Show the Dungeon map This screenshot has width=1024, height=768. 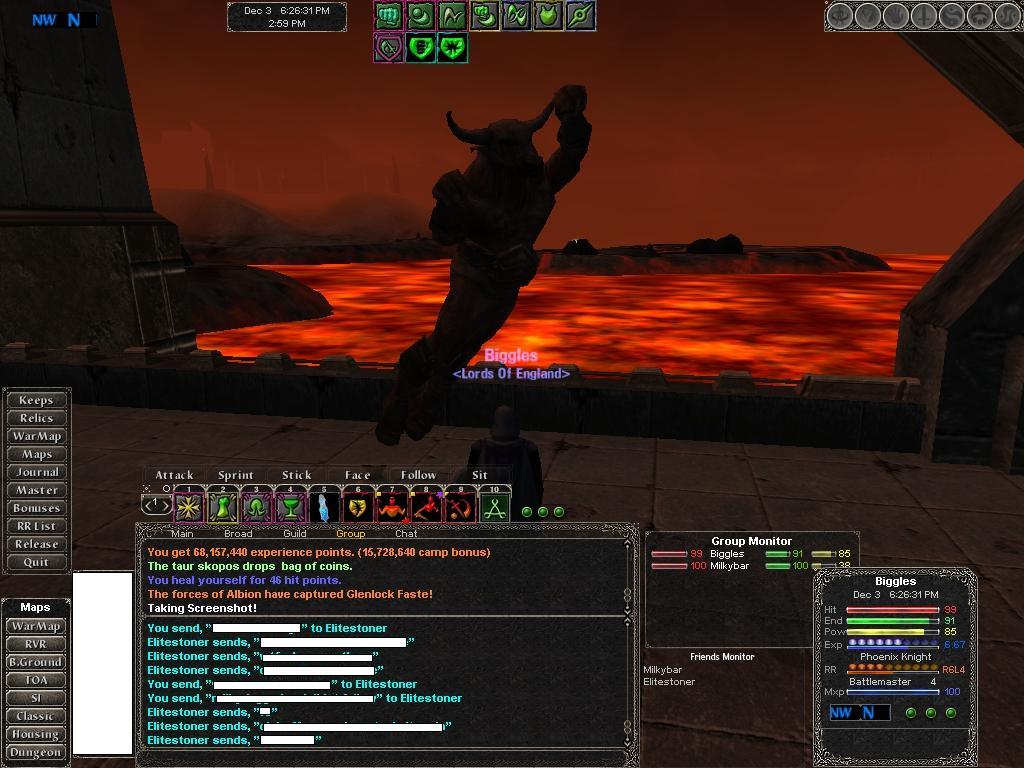click(35, 752)
